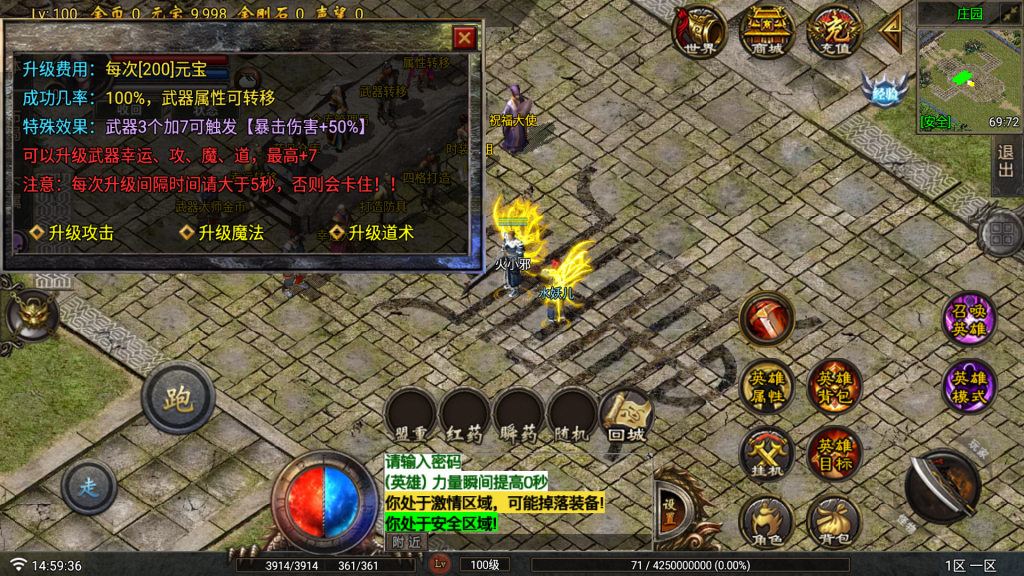Click the 经验 experience badge
The width and height of the screenshot is (1024, 576).
coord(885,89)
